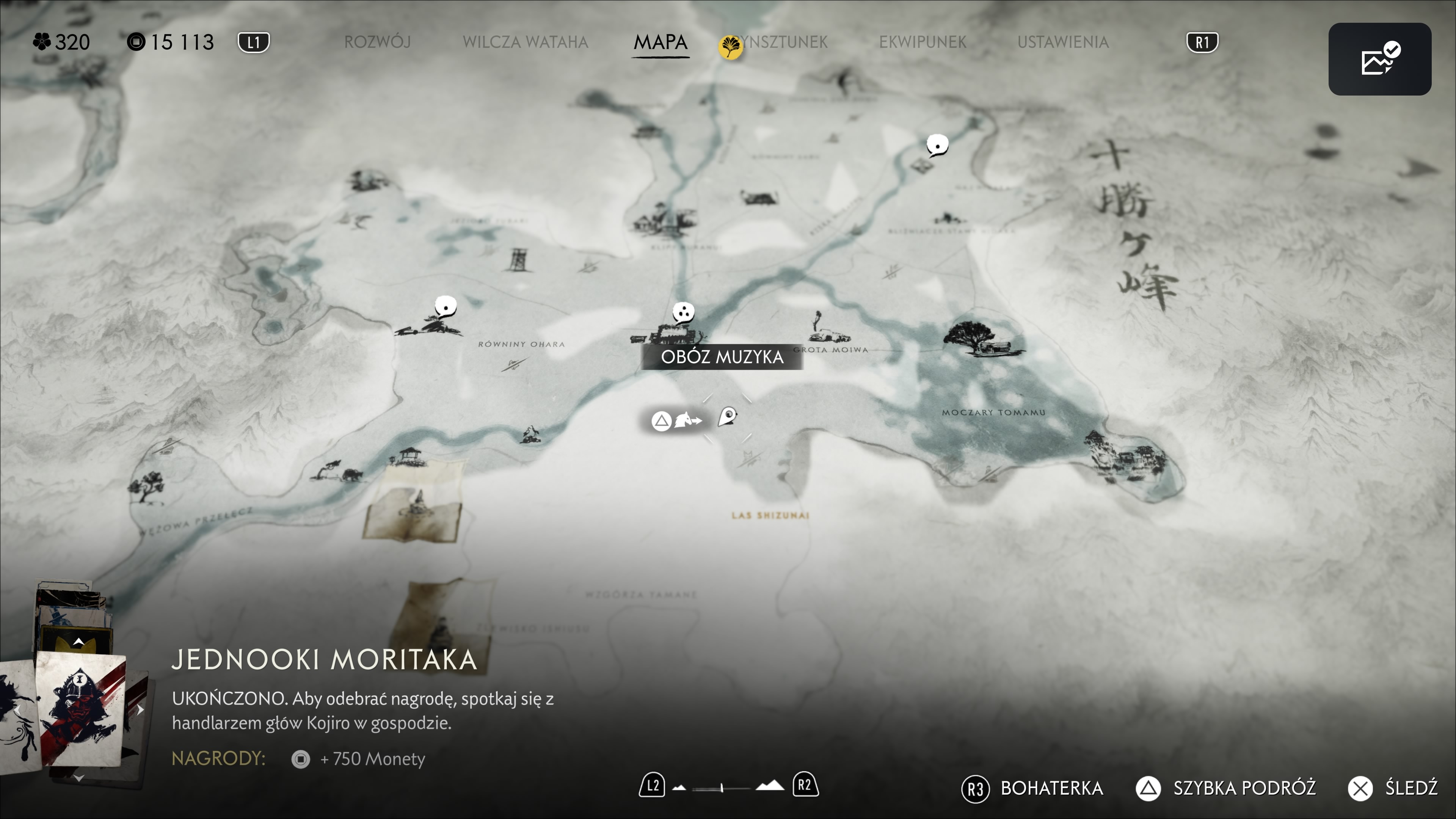The height and width of the screenshot is (819, 1456).
Task: Select the speech bubble marker above Obóz Muzyka
Action: click(x=683, y=311)
